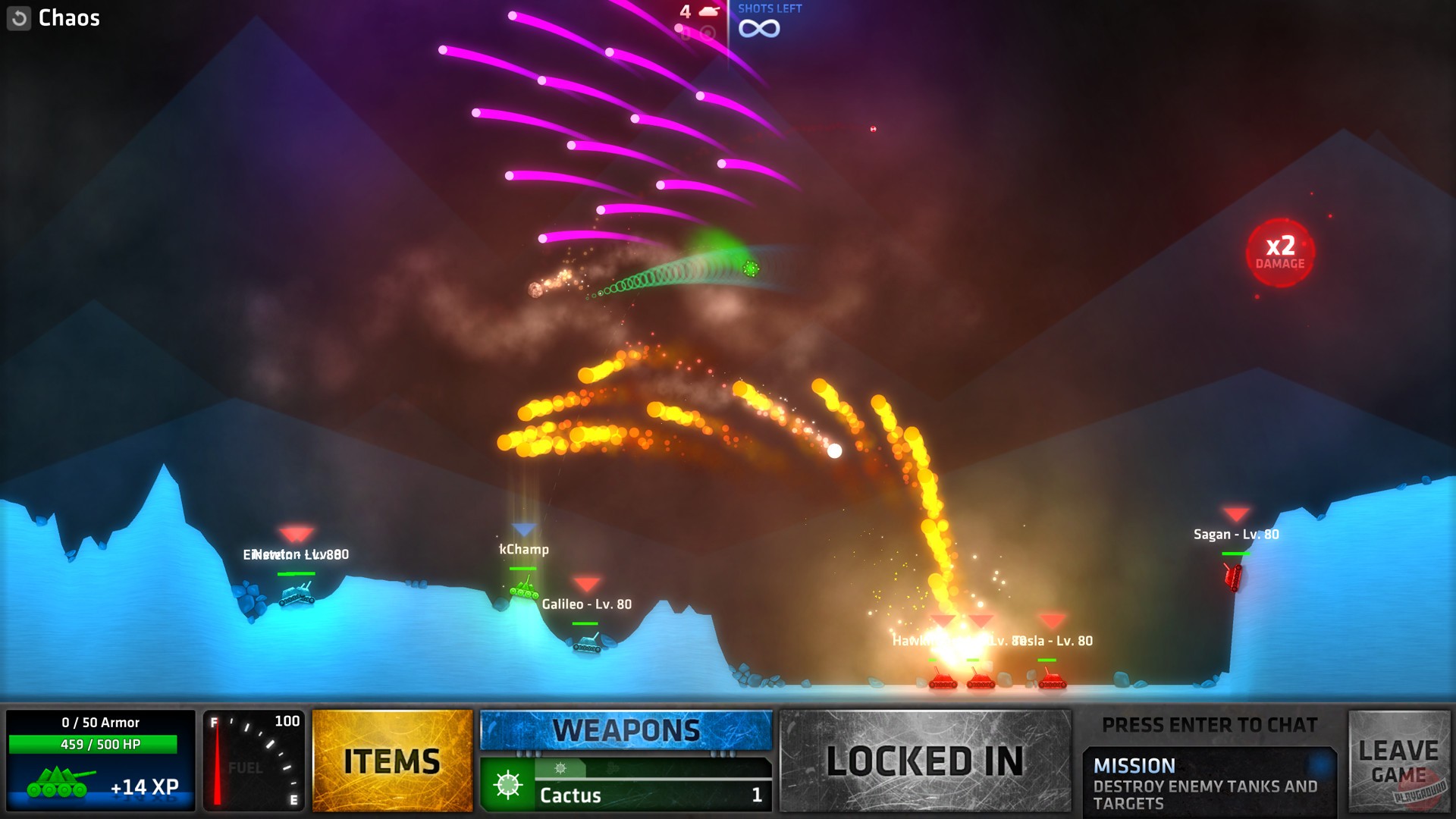Open the WEAPONS panel header
The image size is (1456, 819).
626,730
